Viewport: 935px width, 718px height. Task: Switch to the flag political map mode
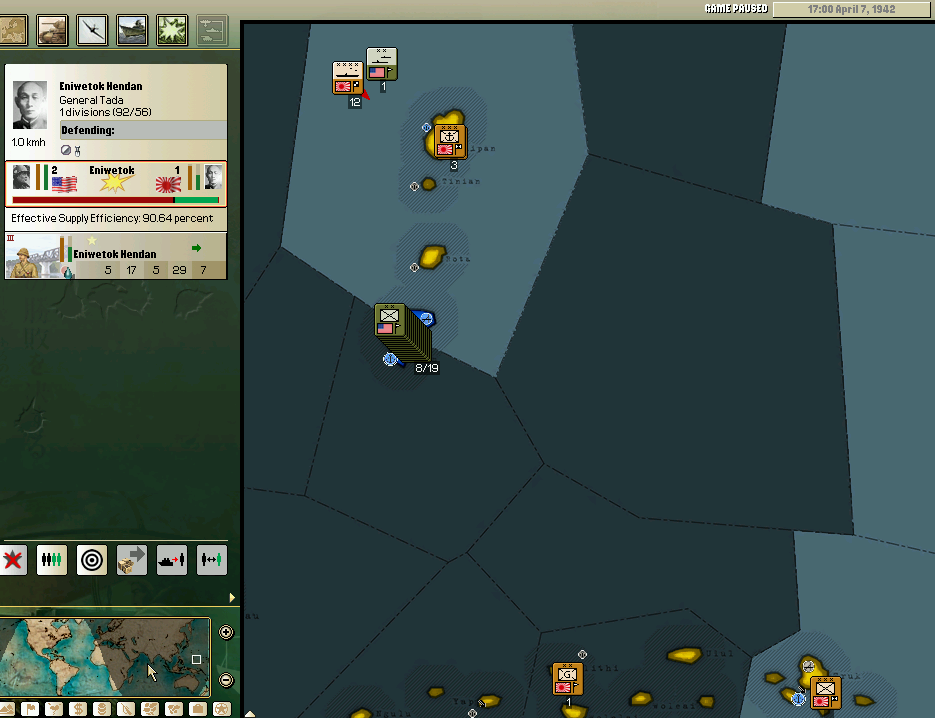click(31, 709)
